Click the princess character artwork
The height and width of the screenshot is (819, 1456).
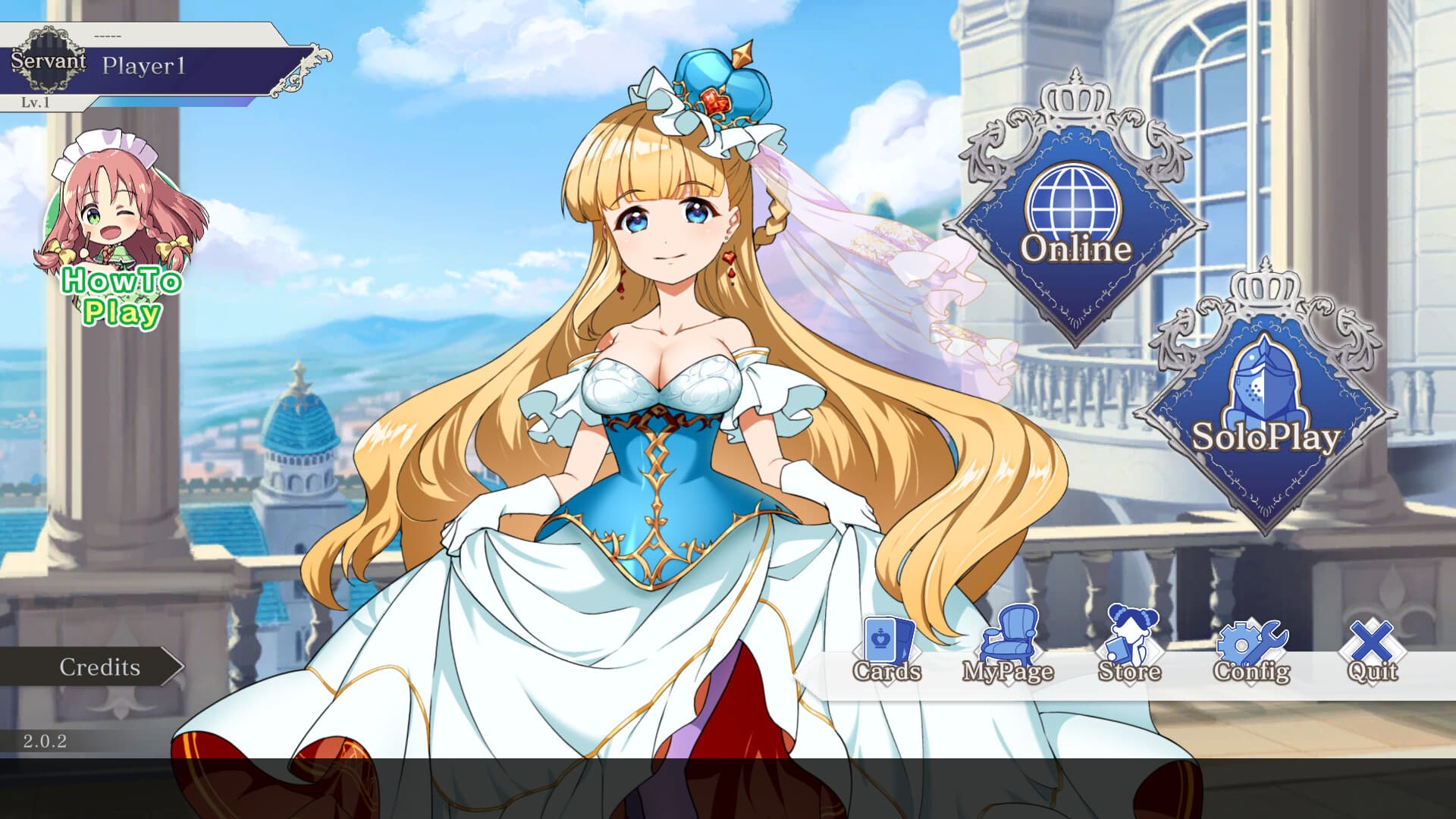667,379
